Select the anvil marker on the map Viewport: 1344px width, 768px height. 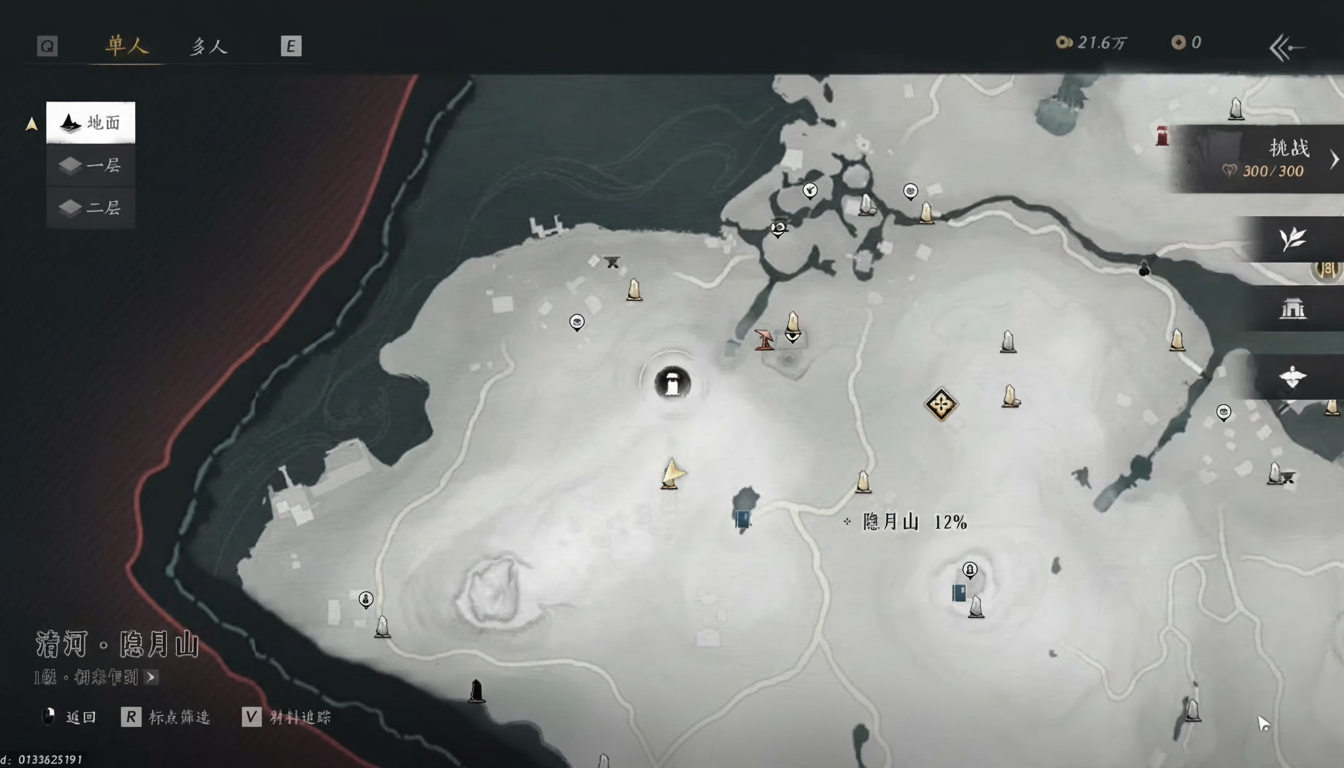pos(612,263)
